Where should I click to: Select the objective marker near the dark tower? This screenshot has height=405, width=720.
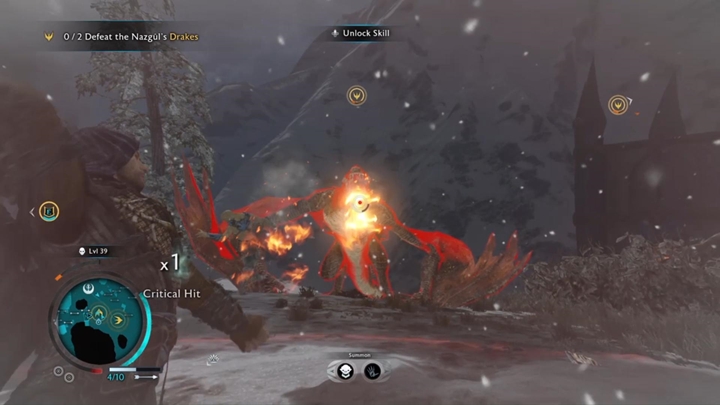click(x=619, y=104)
